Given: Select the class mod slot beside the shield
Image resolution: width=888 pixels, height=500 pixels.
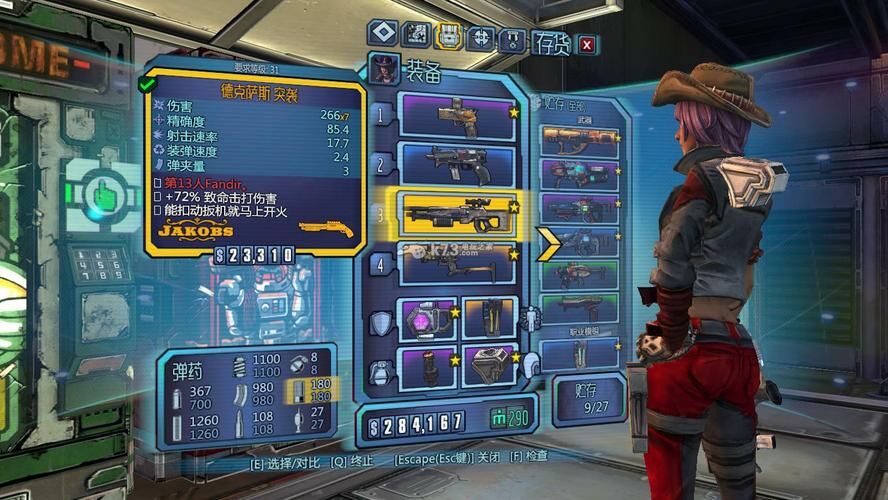Looking at the screenshot, I should pos(488,318).
